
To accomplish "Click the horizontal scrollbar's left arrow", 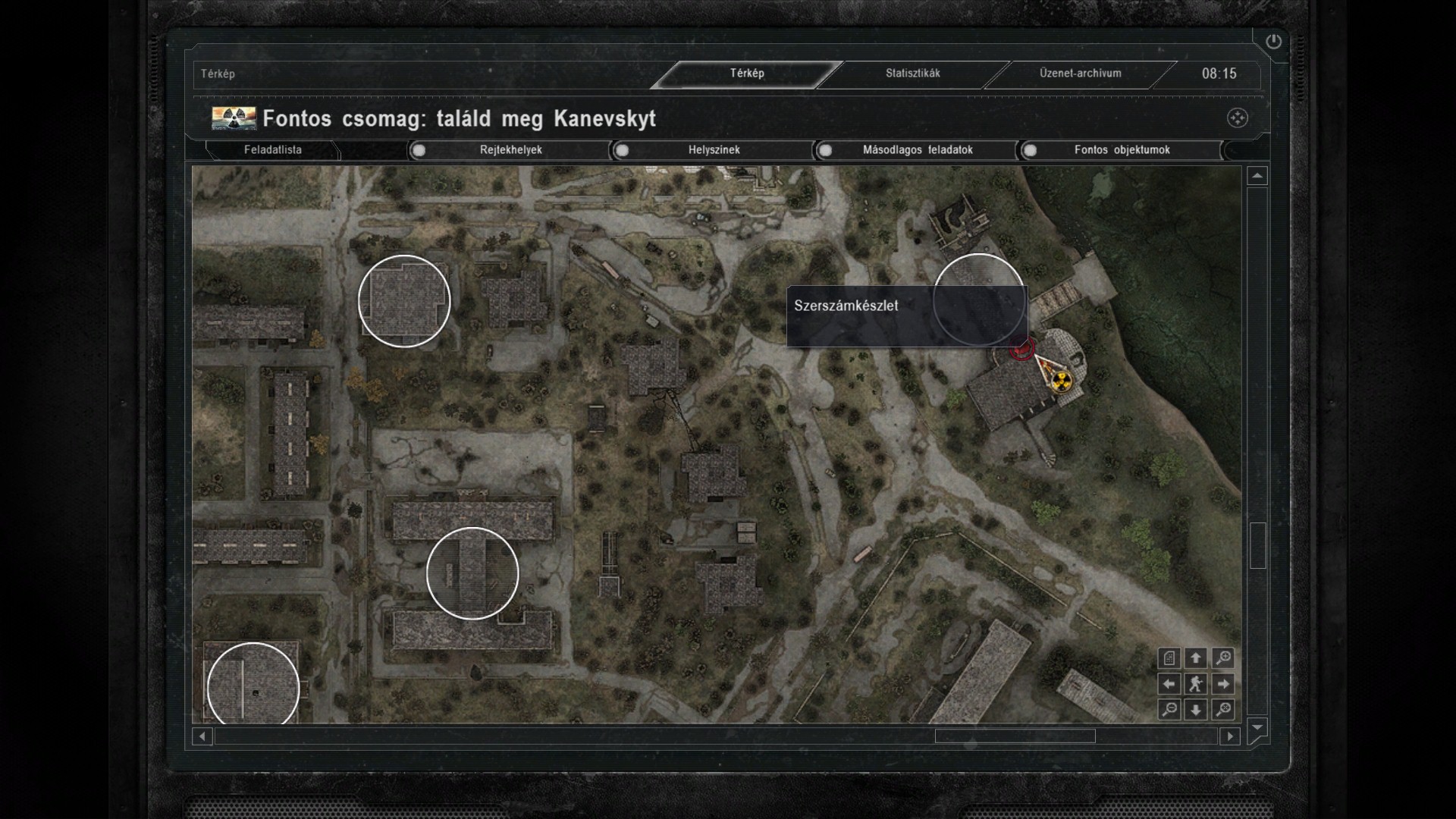I will 202,736.
